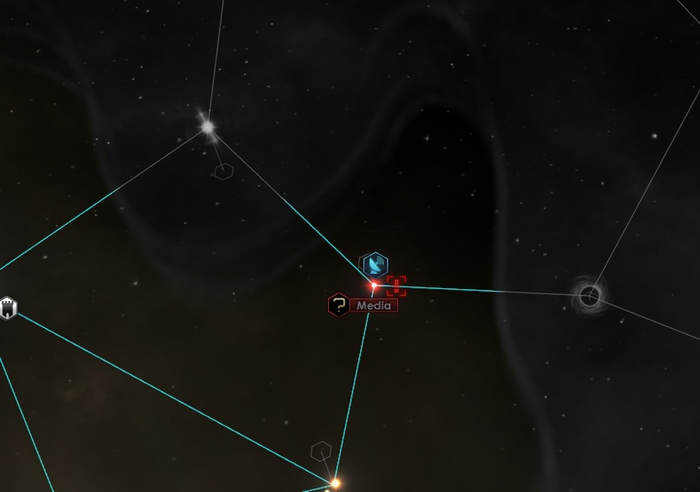The height and width of the screenshot is (492, 700).
Task: Select the black hole map node
Action: 590,295
